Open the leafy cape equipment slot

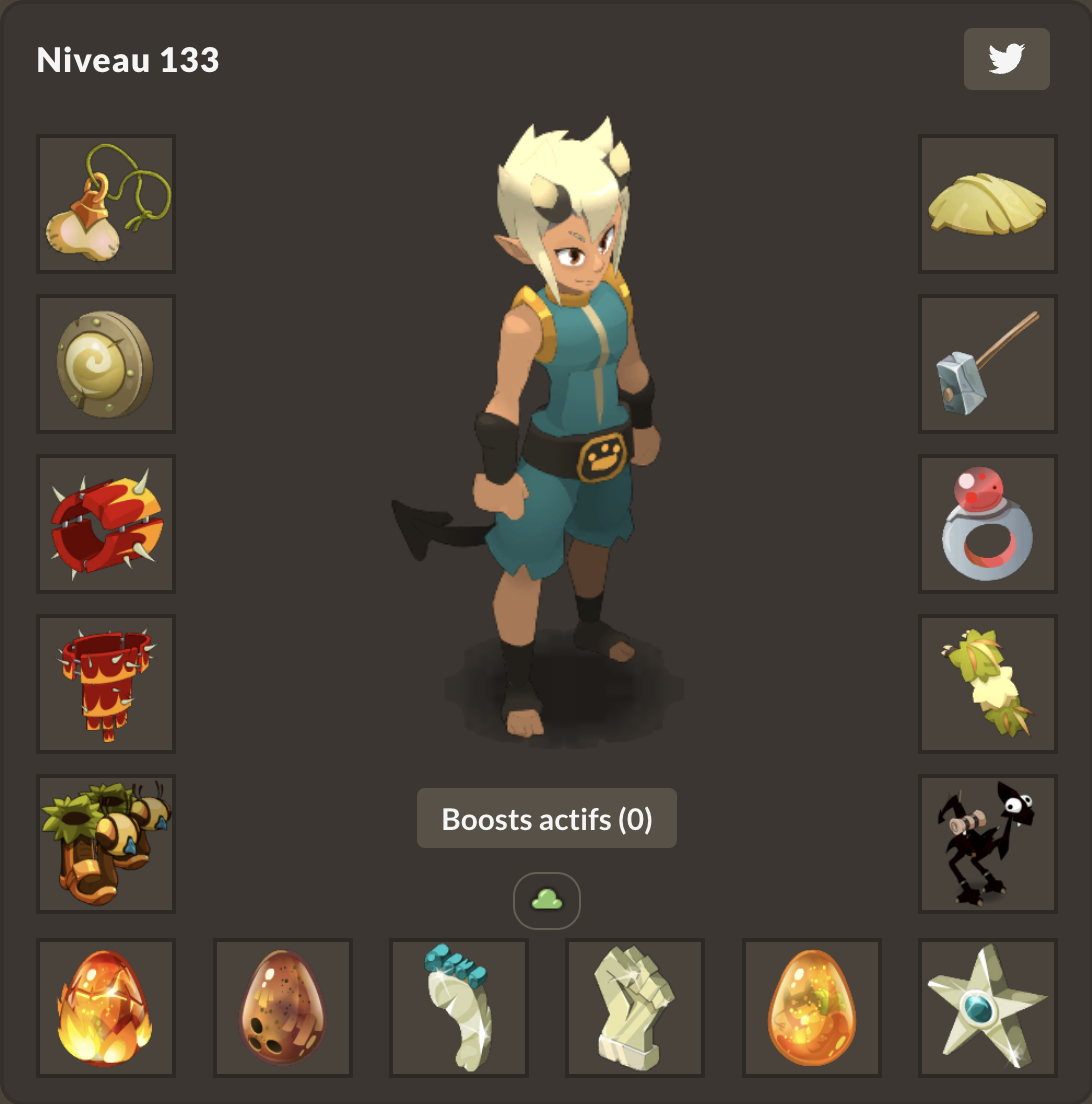(988, 684)
